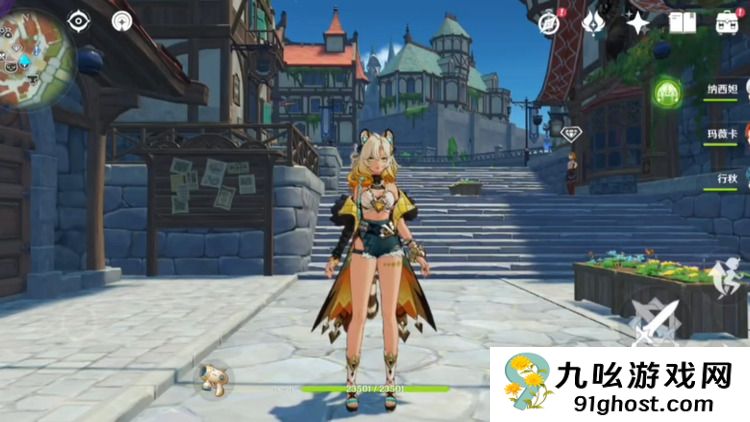The image size is (750, 422).
Task: Tap the sprint dash button
Action: coord(730,275)
